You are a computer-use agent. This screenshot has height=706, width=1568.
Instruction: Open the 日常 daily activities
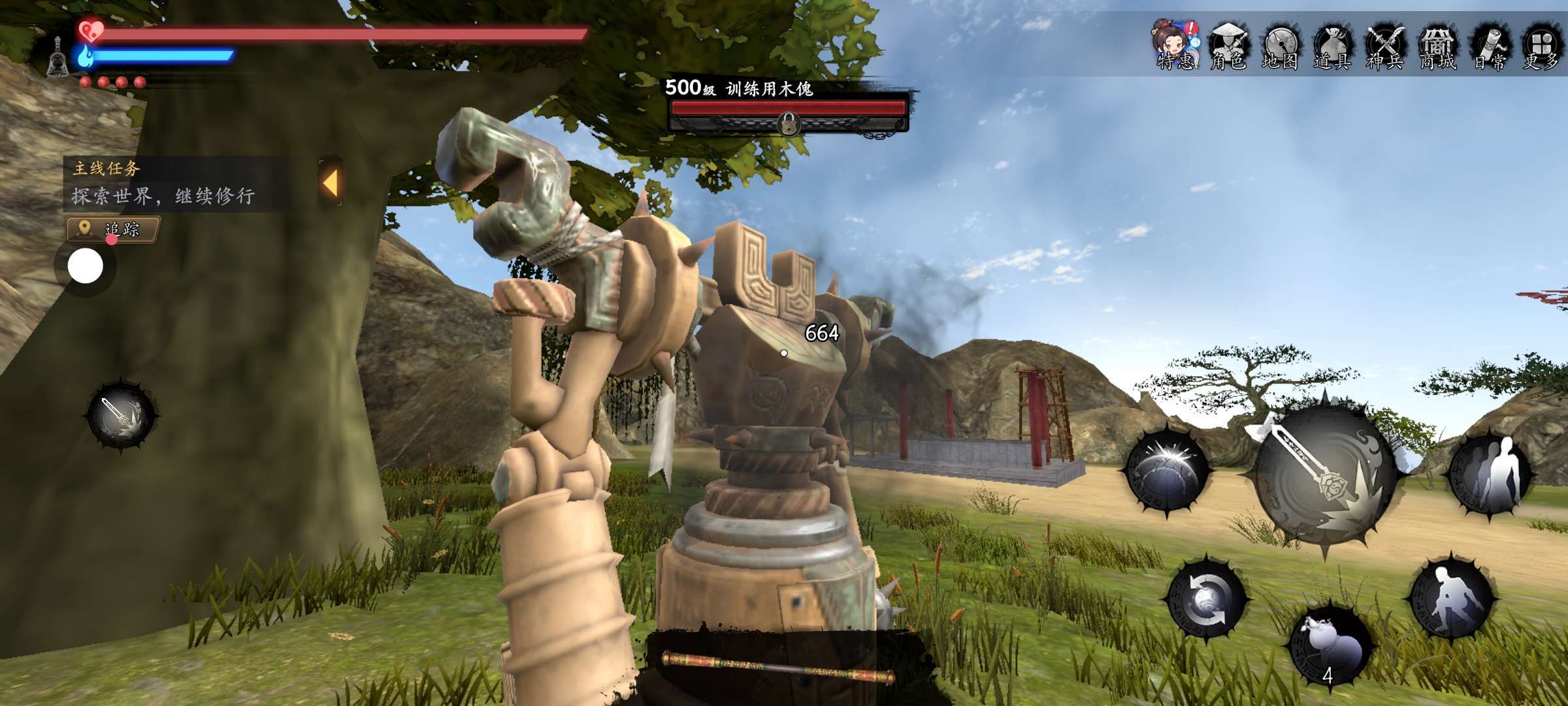tap(1490, 46)
